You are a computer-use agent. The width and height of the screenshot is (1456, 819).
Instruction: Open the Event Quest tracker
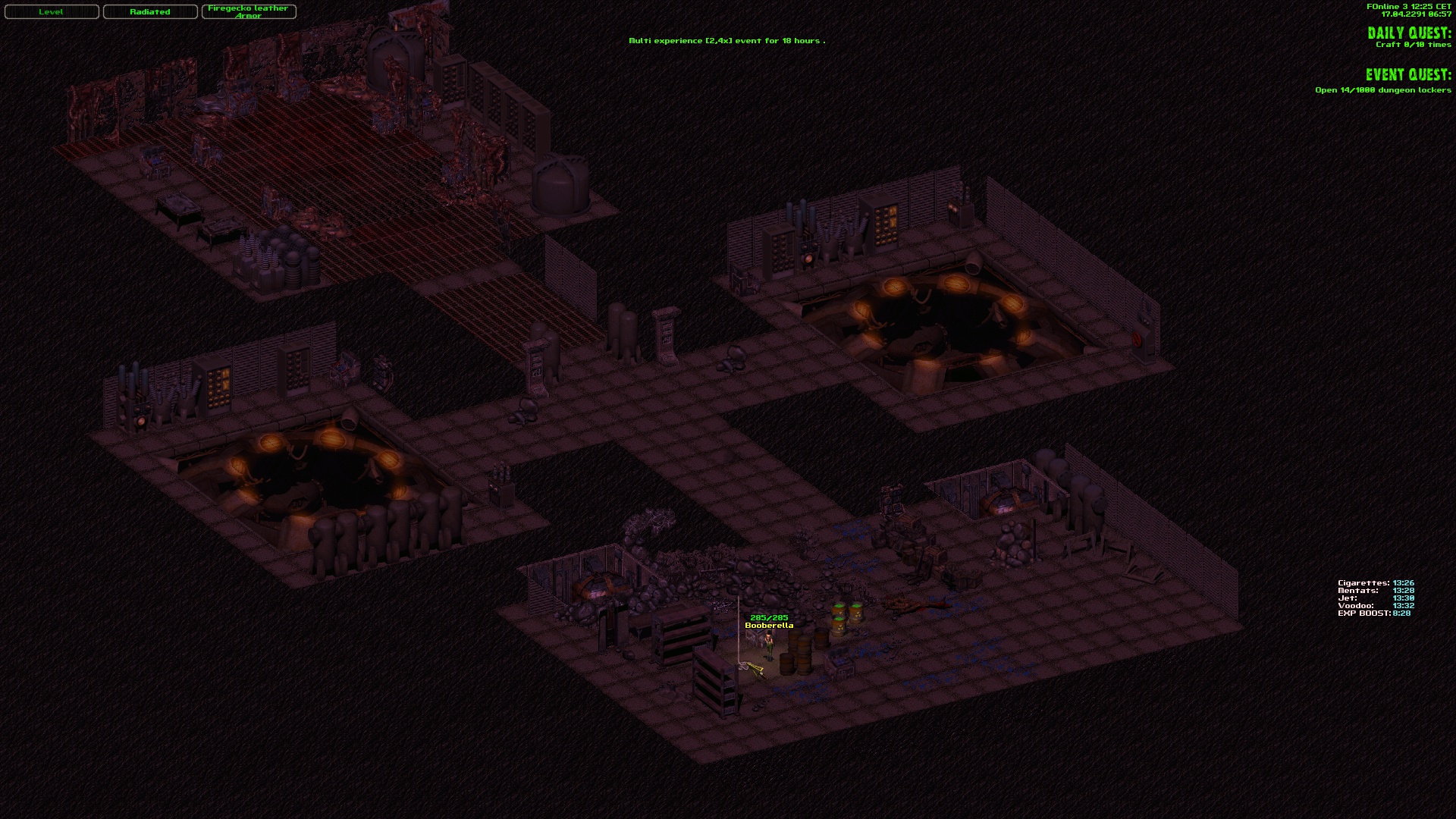[1408, 75]
